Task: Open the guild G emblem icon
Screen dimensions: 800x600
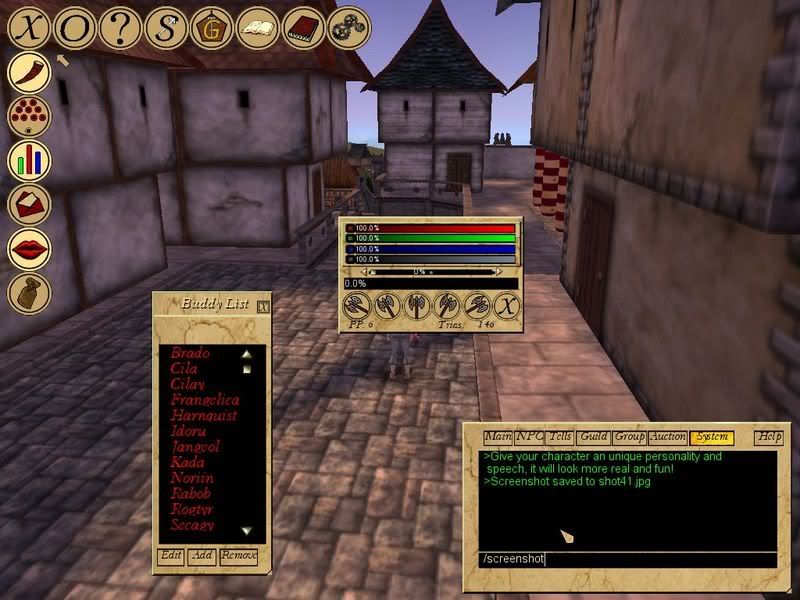Action: point(212,27)
